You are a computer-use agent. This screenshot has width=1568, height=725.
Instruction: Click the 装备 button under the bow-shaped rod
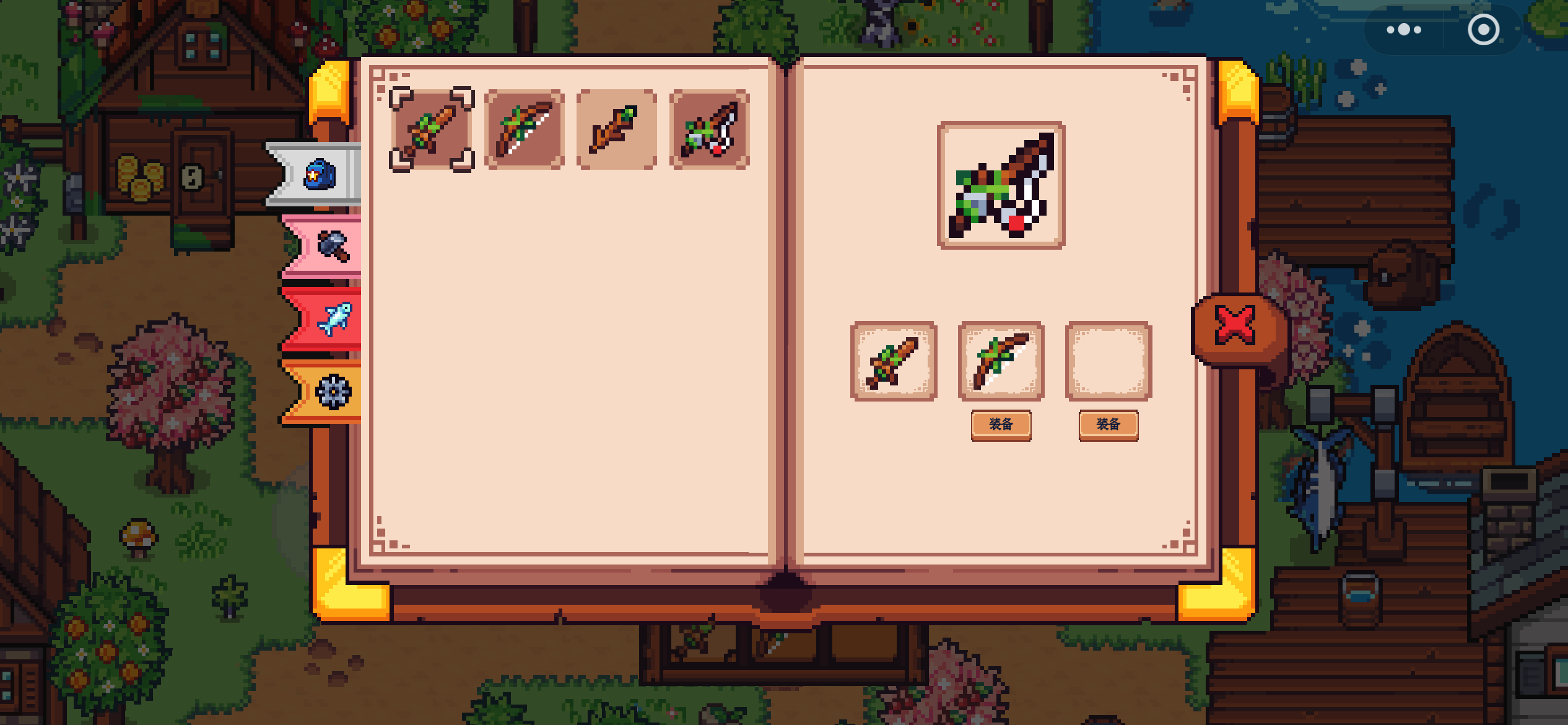point(1001,424)
